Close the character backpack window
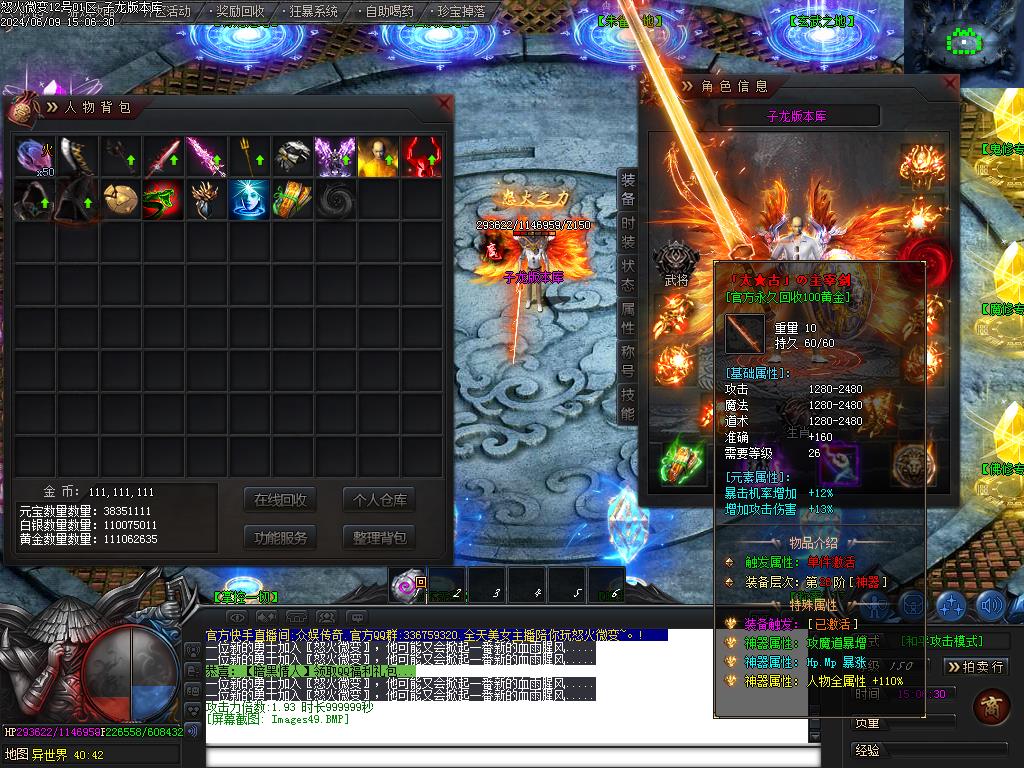The image size is (1024, 768). [444, 103]
